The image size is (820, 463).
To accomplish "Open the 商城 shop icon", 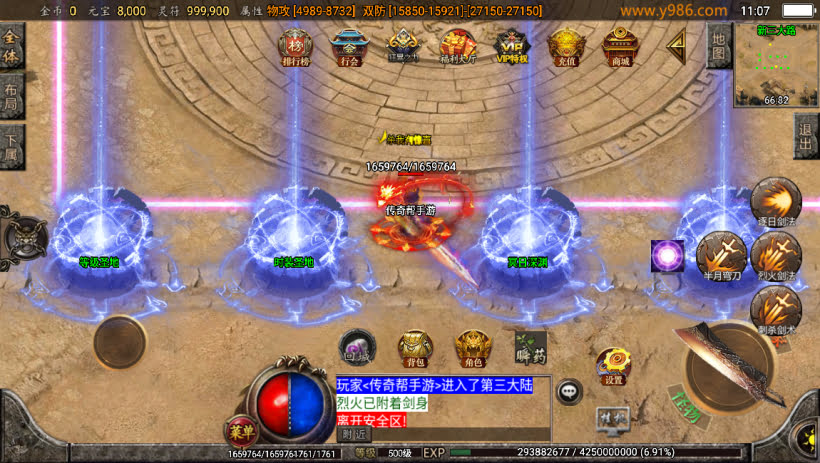I will [x=620, y=46].
